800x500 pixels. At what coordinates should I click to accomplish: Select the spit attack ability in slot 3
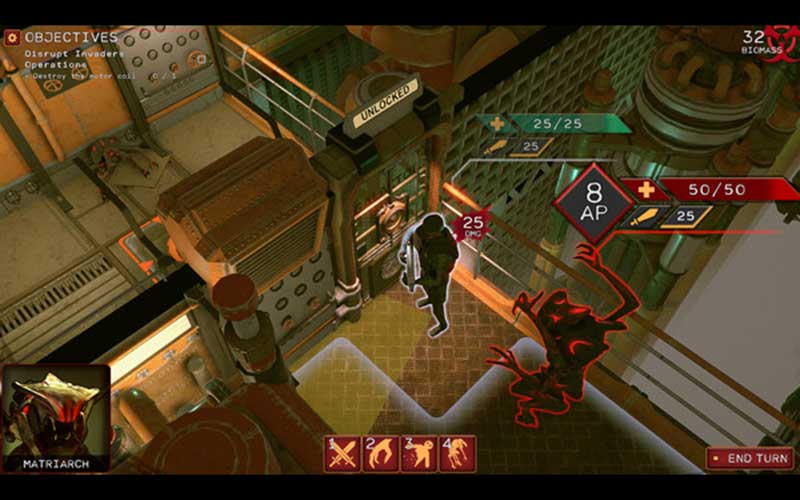[x=419, y=454]
